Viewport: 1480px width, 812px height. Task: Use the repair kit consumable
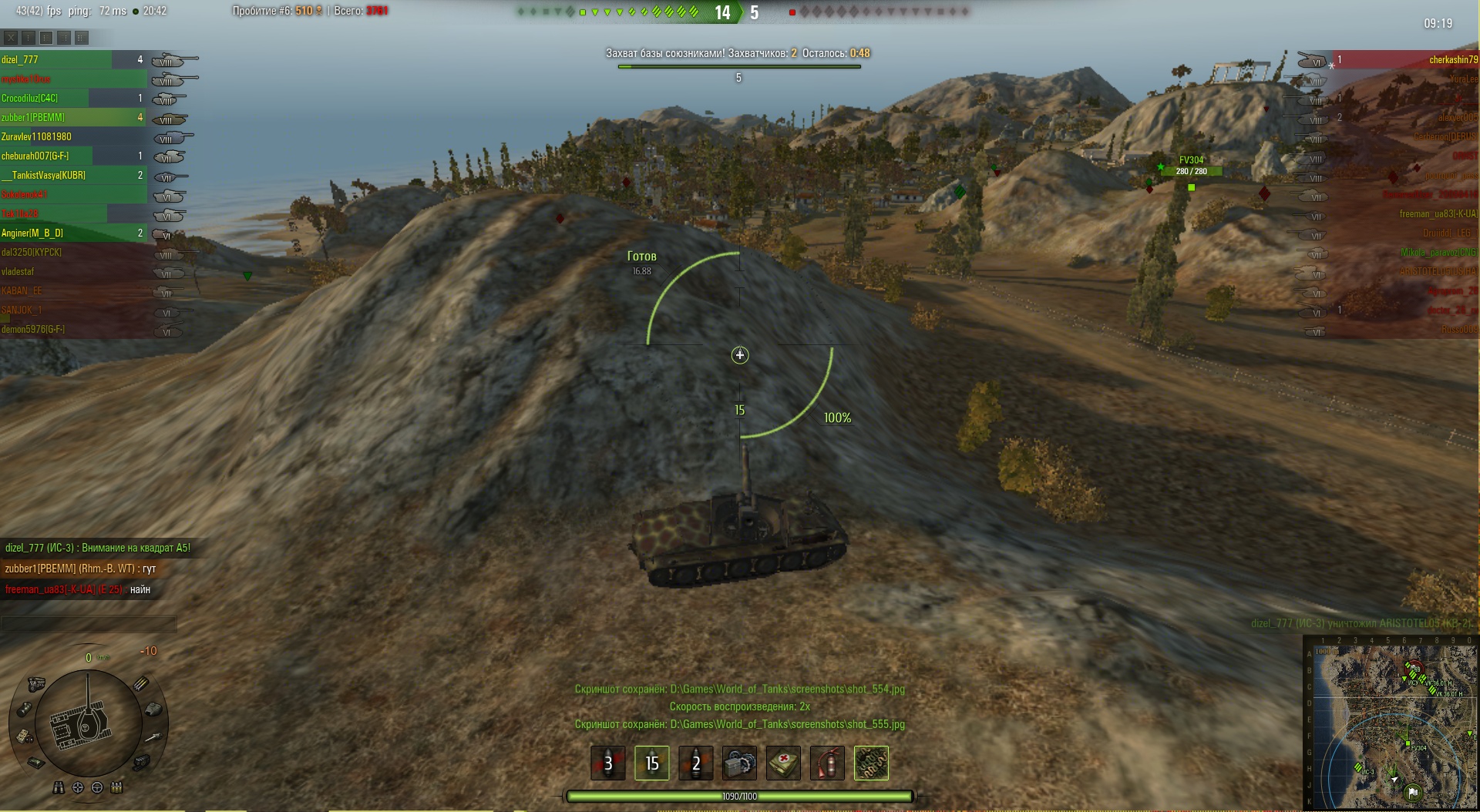[x=739, y=763]
